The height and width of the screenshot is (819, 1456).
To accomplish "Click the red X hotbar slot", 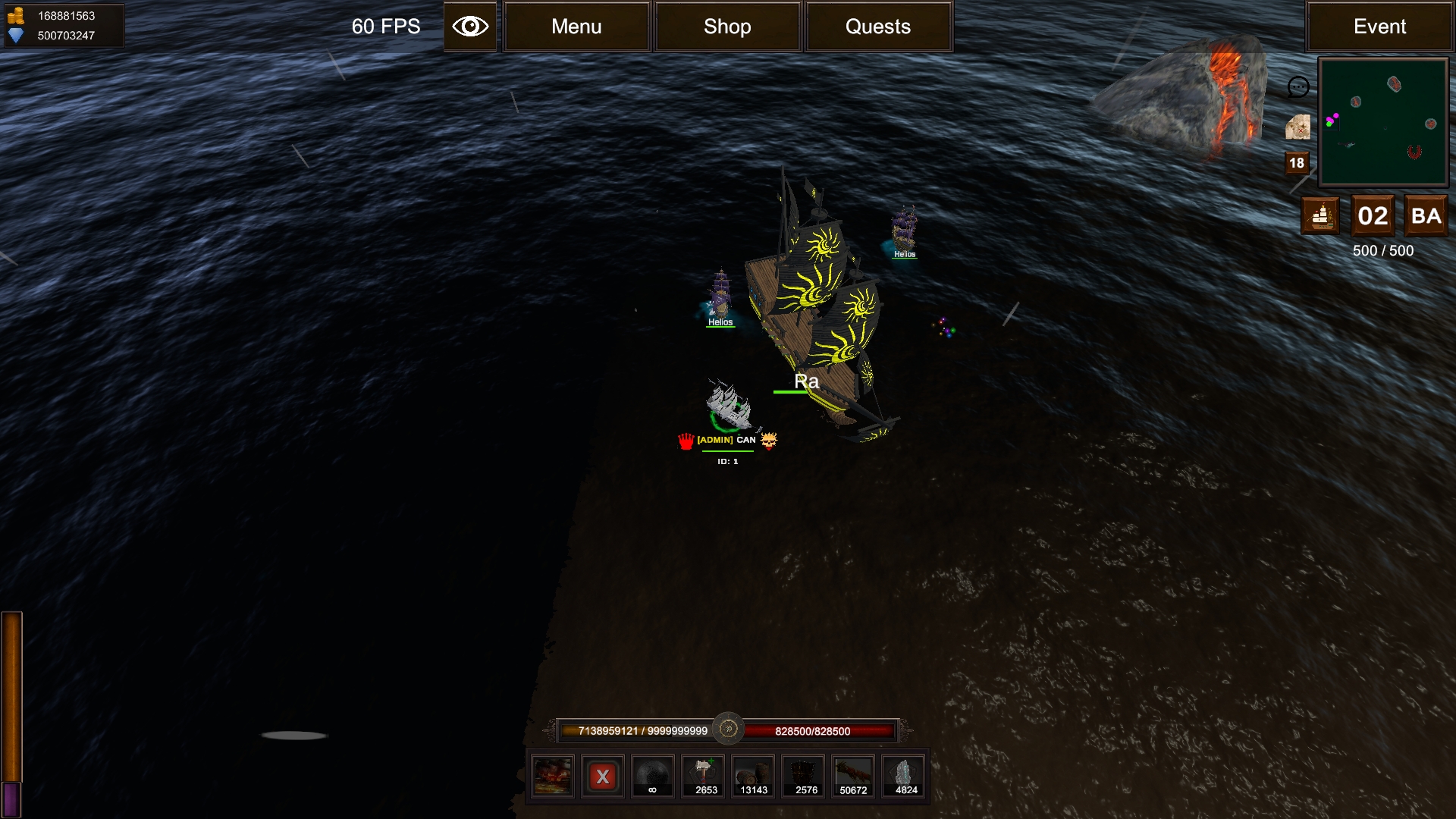I will coord(603,776).
